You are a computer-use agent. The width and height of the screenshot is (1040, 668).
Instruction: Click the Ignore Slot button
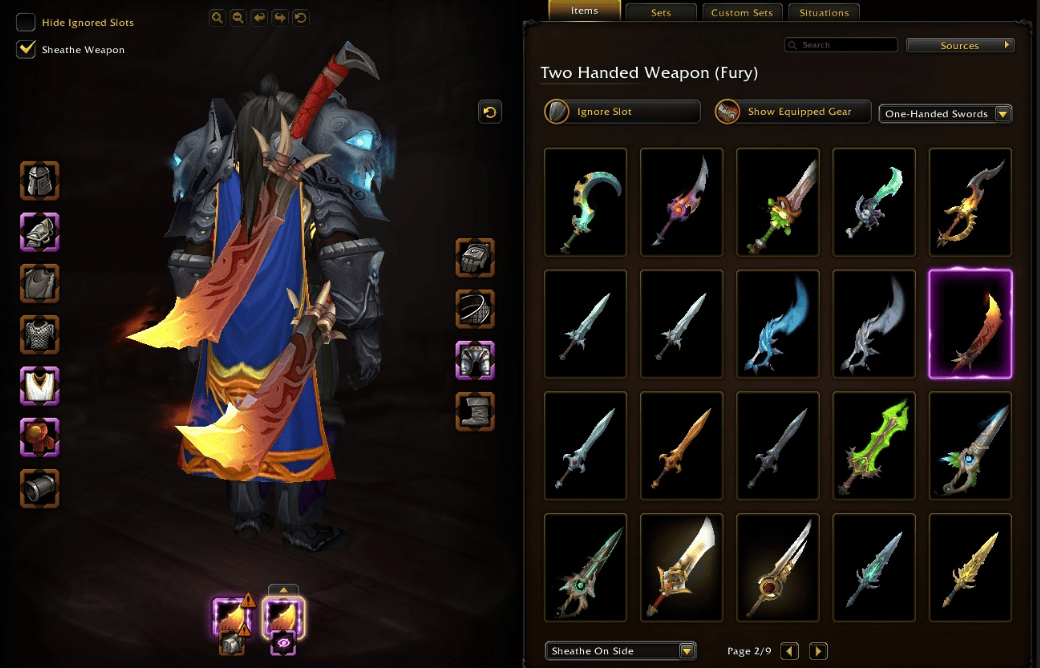click(x=622, y=111)
